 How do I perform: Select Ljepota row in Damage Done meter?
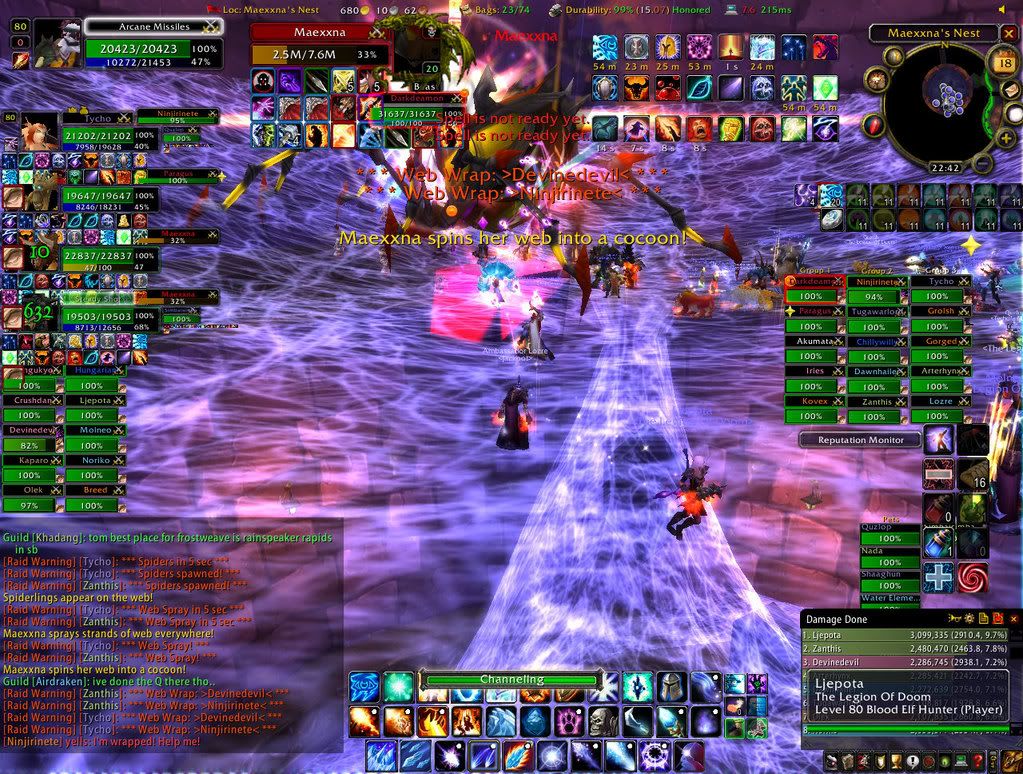[x=900, y=635]
